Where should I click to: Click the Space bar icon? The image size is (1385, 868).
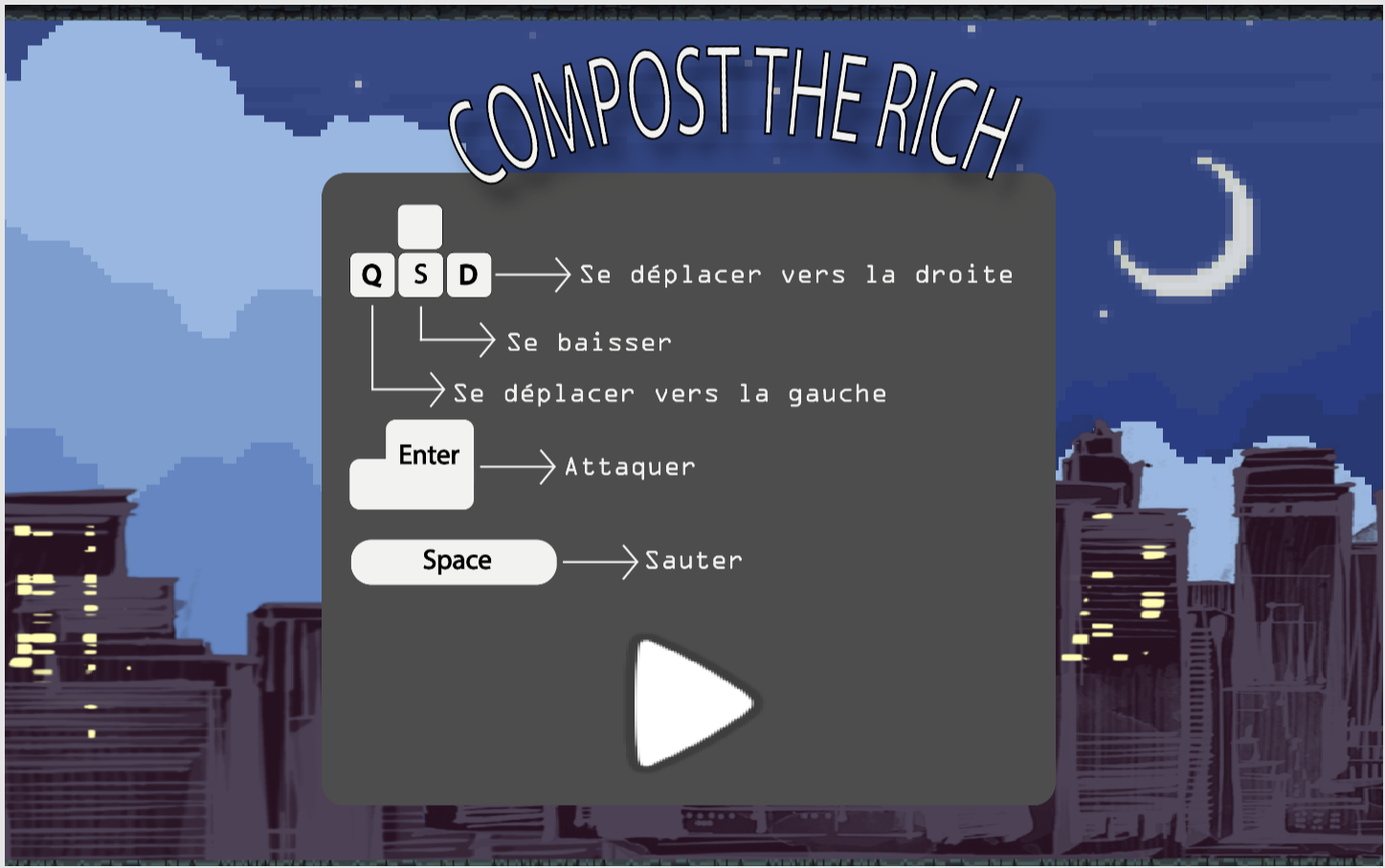(x=454, y=561)
